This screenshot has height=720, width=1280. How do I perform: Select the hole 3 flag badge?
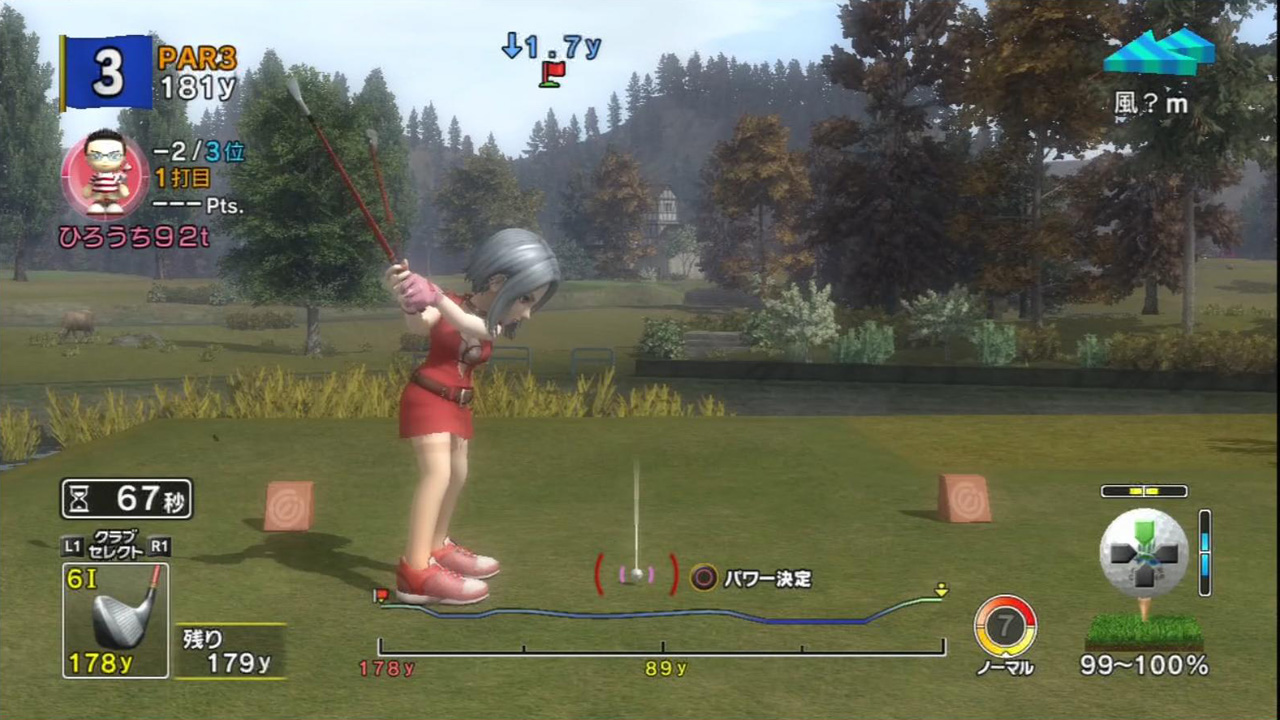tap(107, 73)
